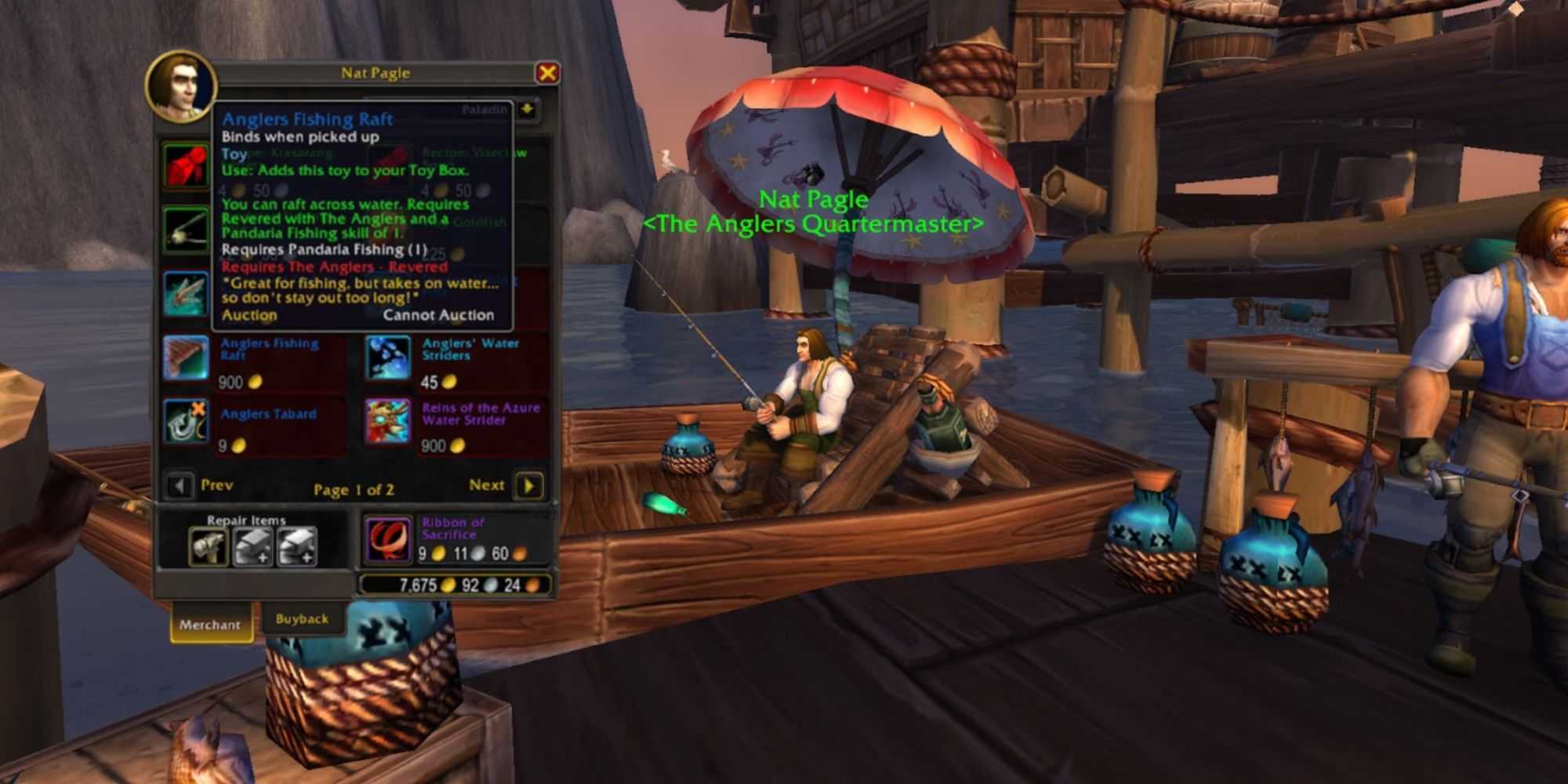The height and width of the screenshot is (784, 1568).
Task: Buy the Anglers' Water Striders
Action: pos(388,358)
